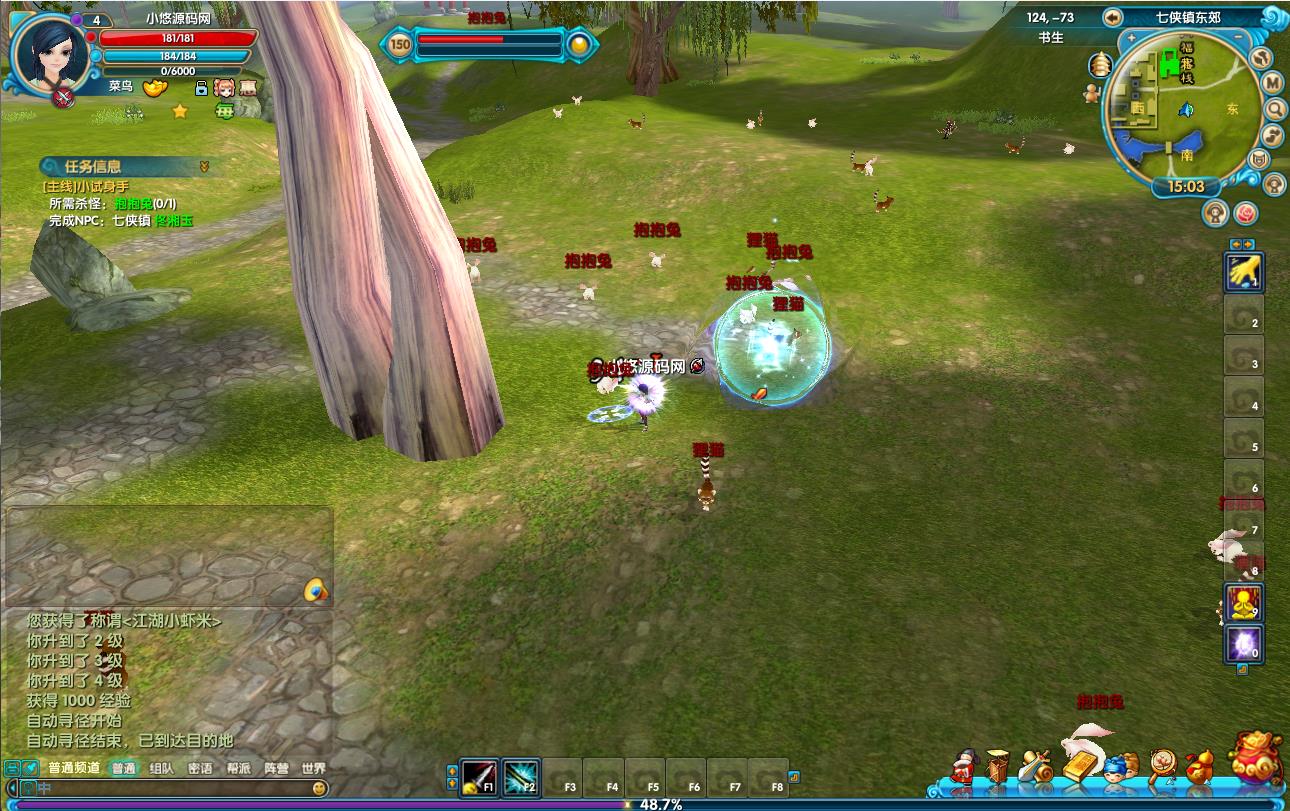Click the 佟湘玉 NPC quest link
Image resolution: width=1290 pixels, height=811 pixels.
[x=174, y=220]
